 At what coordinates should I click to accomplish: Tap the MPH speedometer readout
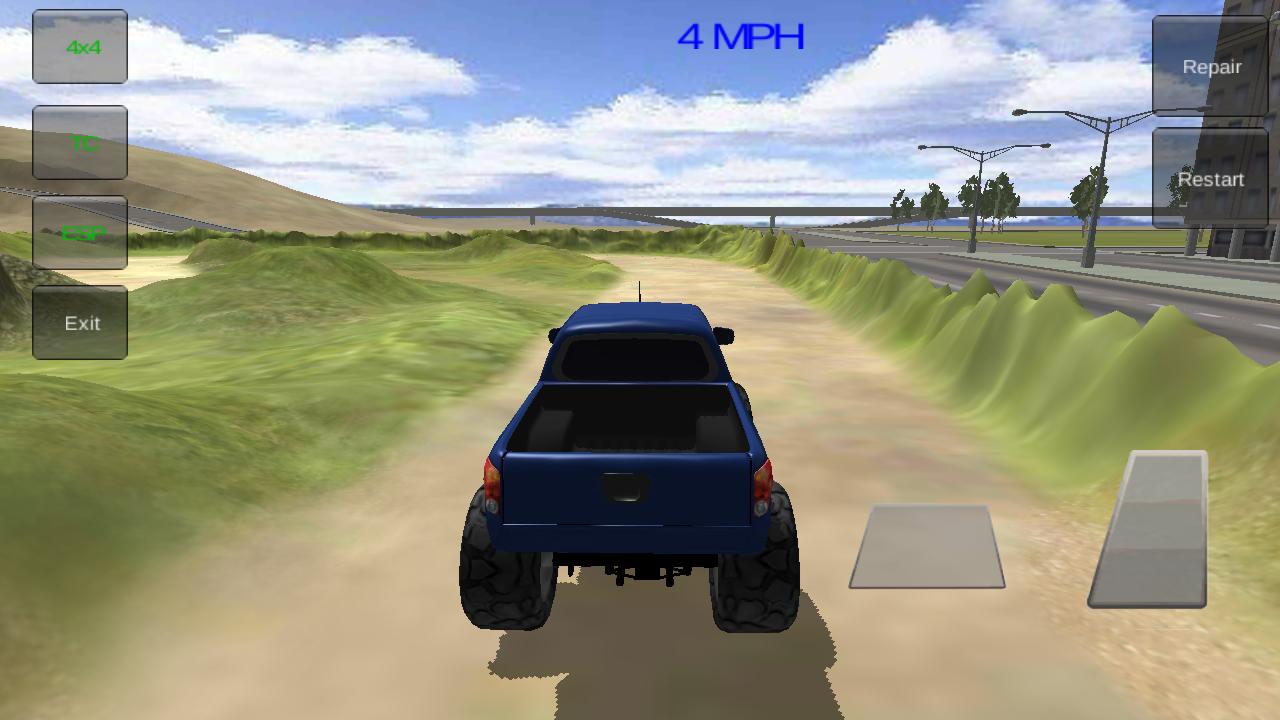tap(742, 37)
